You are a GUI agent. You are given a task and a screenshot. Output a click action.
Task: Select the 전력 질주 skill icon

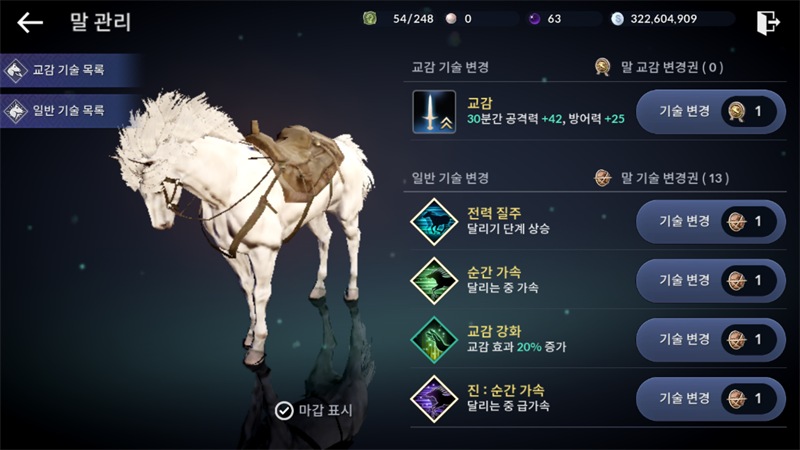click(x=434, y=221)
